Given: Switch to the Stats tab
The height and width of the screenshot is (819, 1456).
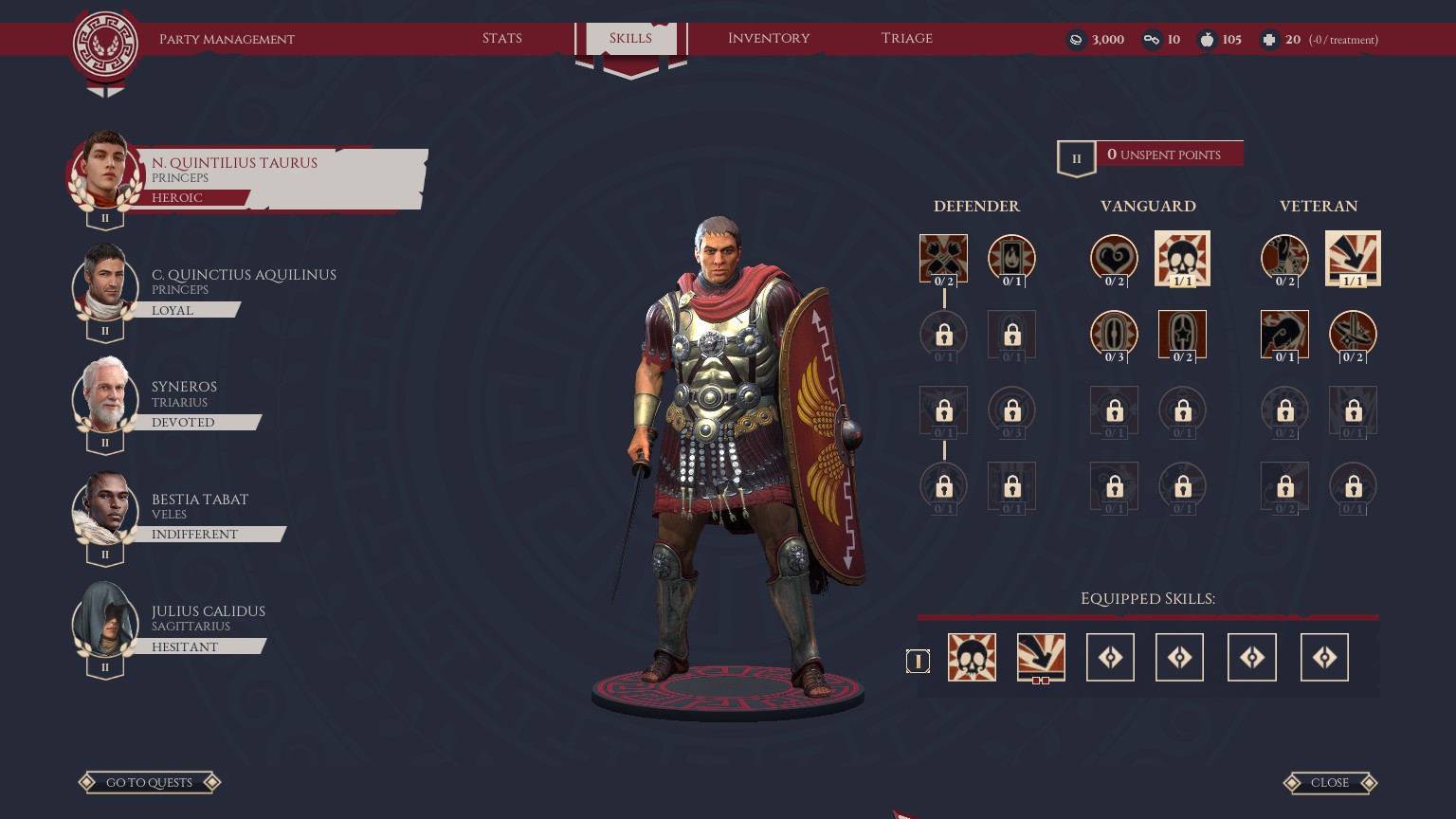Looking at the screenshot, I should 501,39.
